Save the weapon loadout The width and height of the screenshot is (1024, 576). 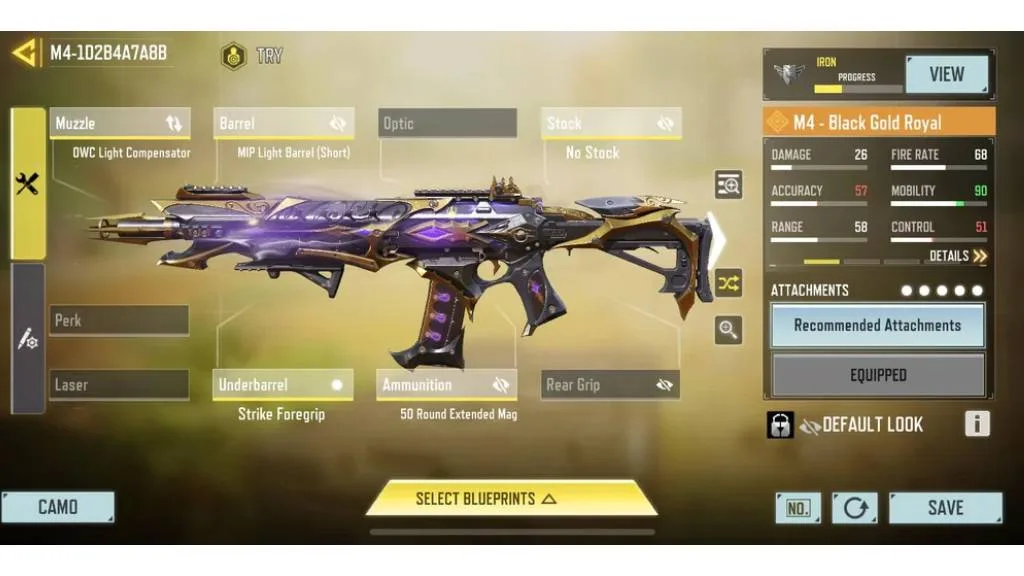(x=944, y=507)
